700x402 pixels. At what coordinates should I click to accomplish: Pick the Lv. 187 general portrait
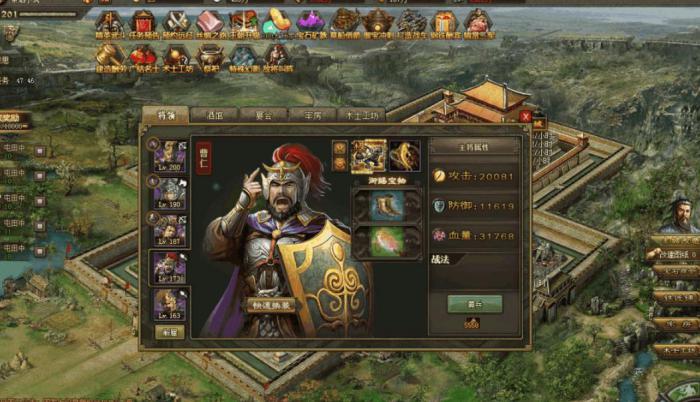[x=168, y=230]
